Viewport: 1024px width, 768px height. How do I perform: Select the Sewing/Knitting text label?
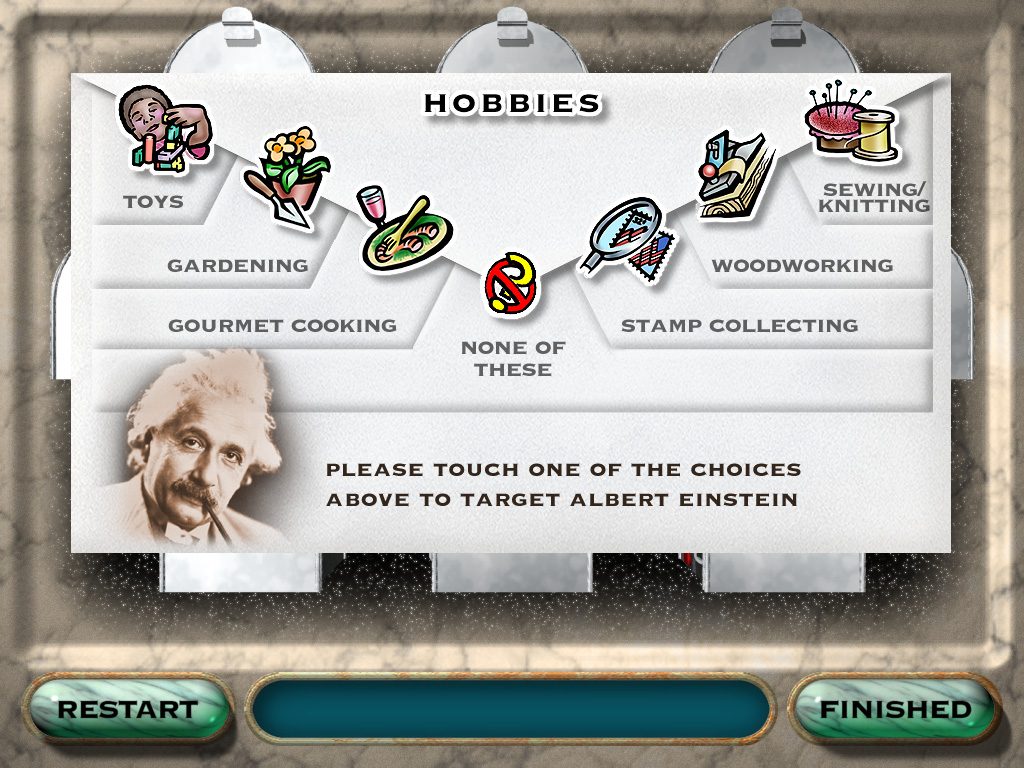pos(876,198)
